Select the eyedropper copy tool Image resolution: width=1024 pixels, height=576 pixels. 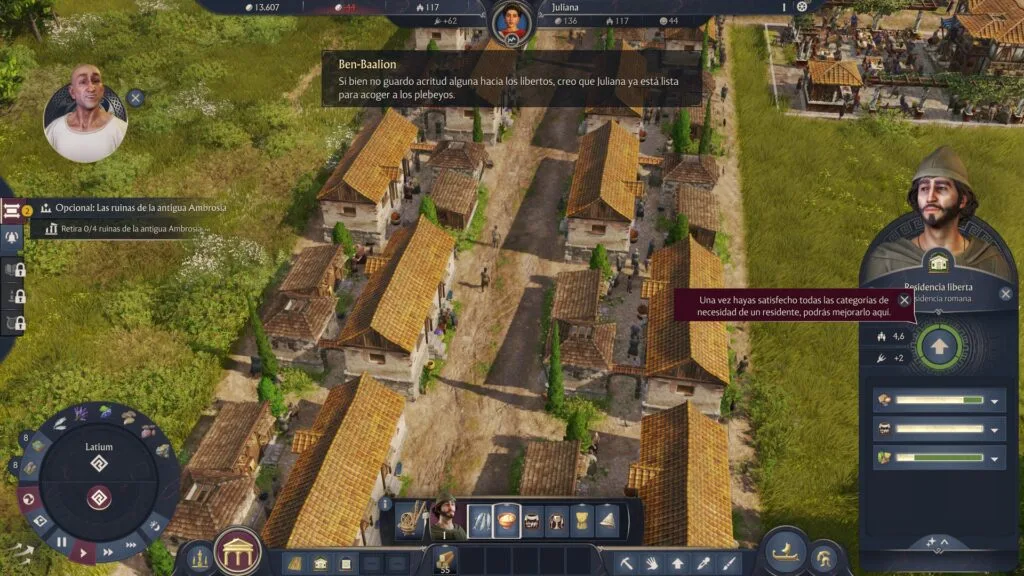[x=704, y=563]
